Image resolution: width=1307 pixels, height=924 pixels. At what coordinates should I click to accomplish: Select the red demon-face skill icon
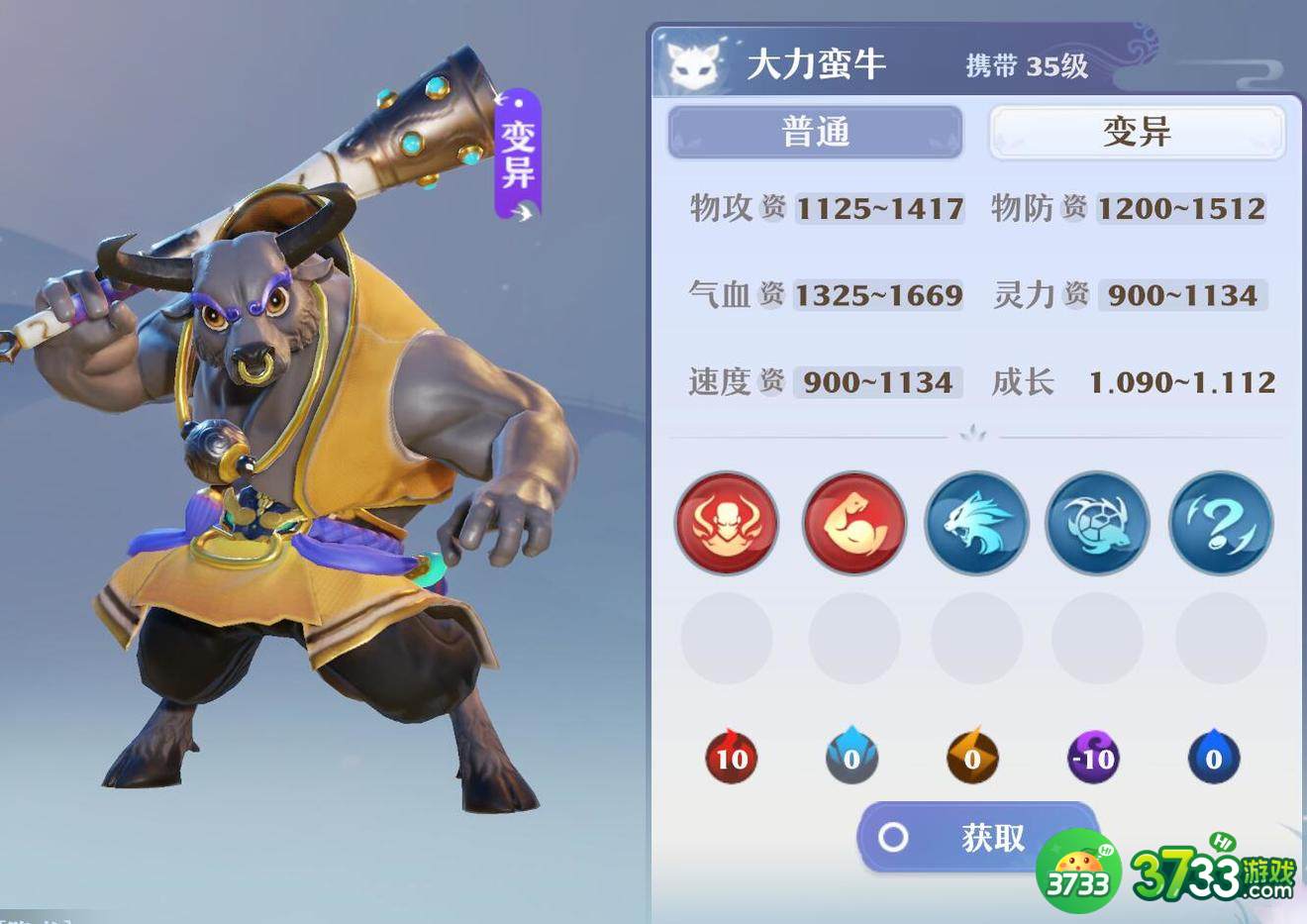click(726, 523)
